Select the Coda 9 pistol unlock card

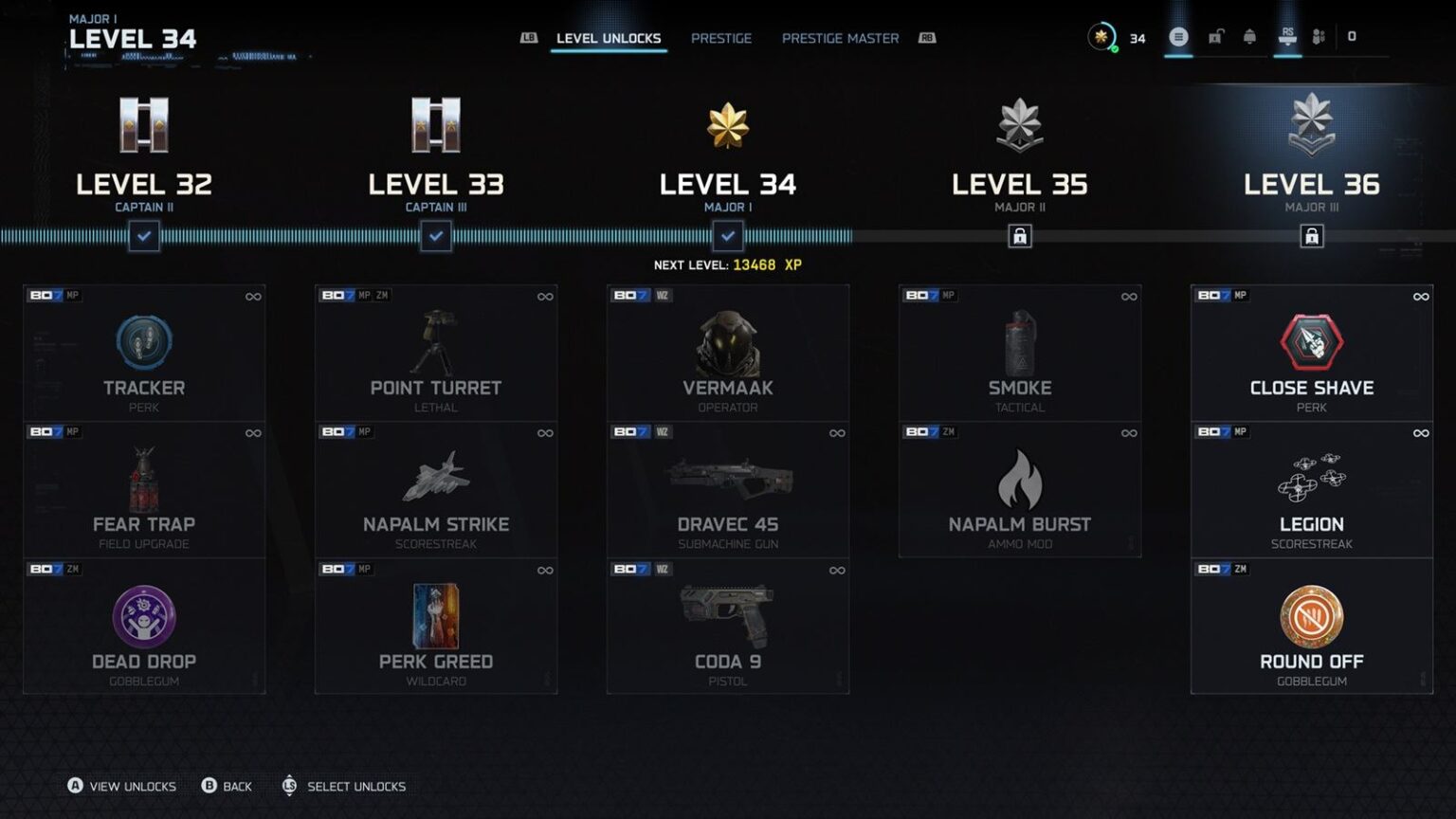tap(728, 626)
